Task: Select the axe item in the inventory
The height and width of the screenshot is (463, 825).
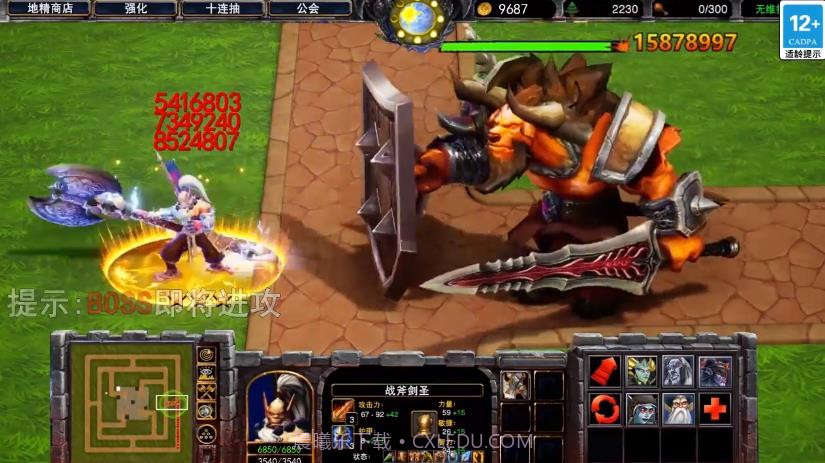Action: pos(515,385)
